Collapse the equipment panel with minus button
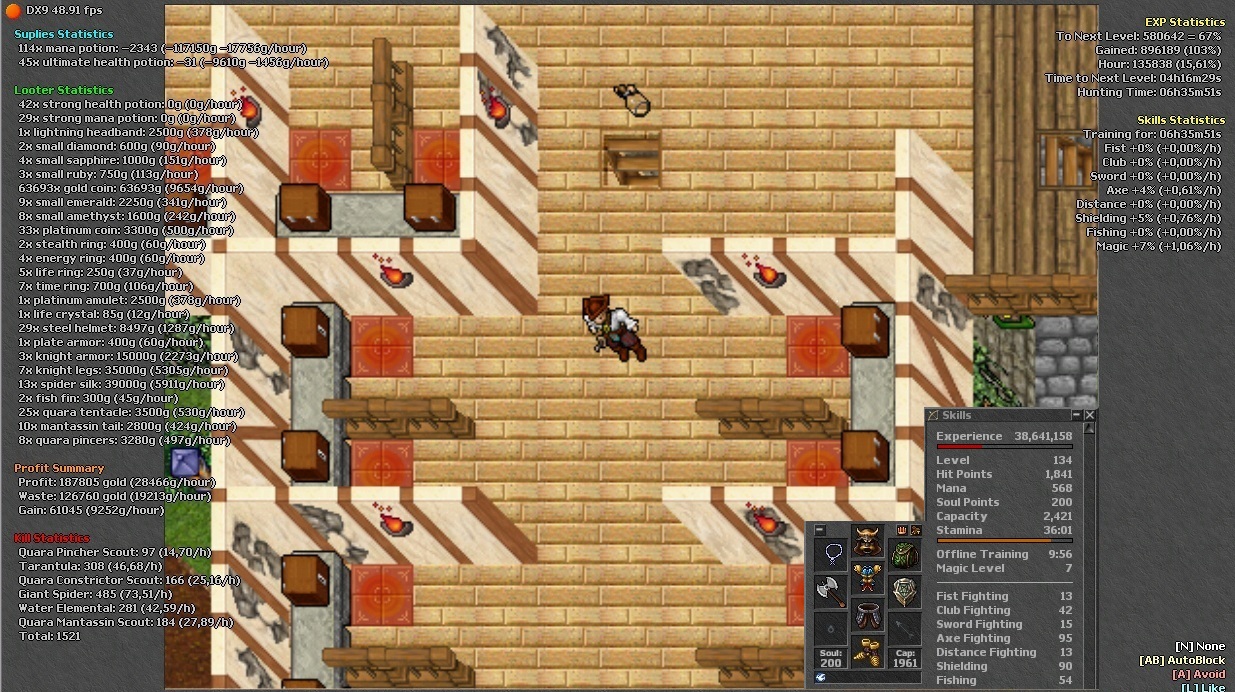 pos(820,530)
